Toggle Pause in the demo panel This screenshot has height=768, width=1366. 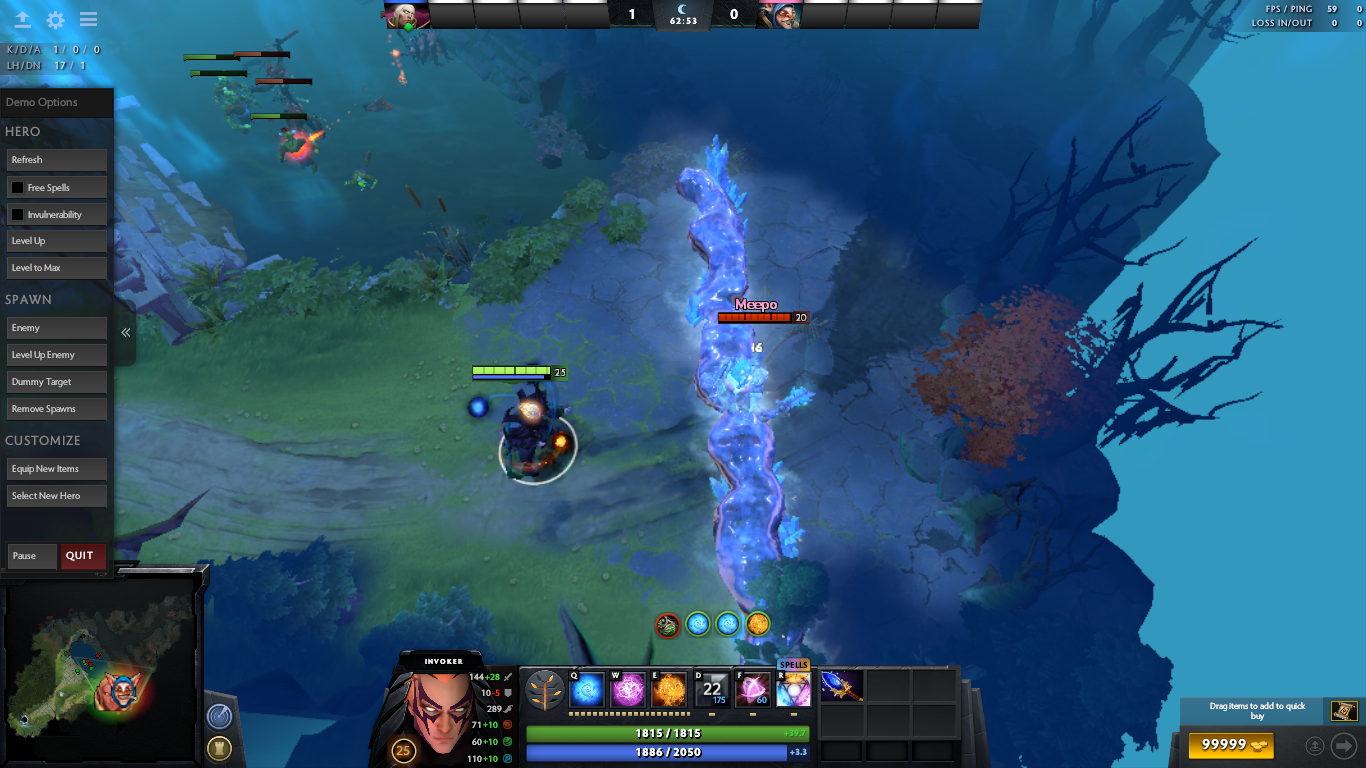(x=31, y=556)
